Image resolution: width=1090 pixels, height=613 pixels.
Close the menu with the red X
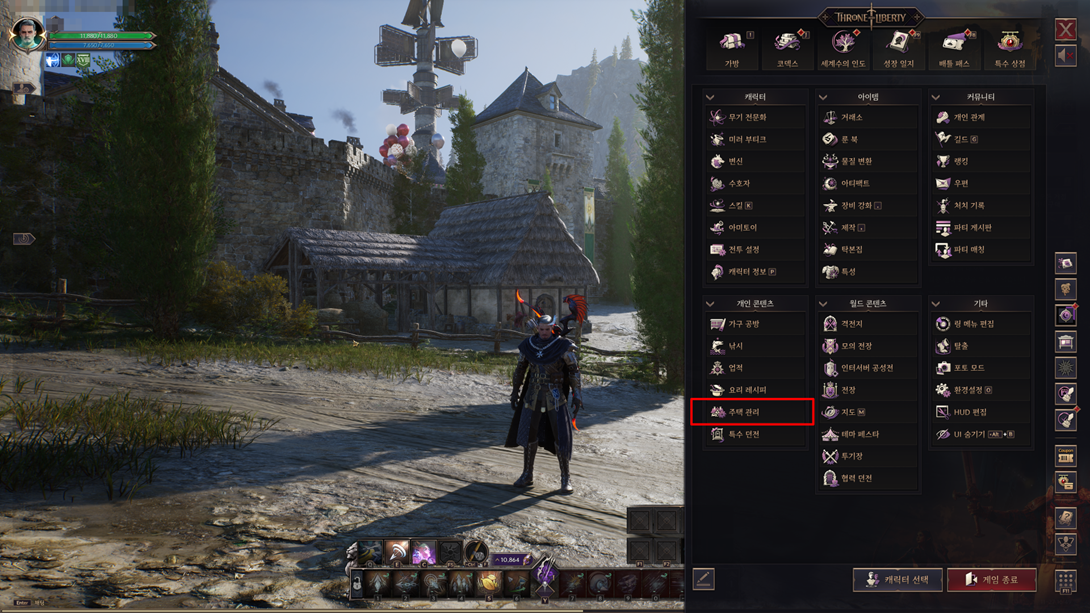[1066, 29]
